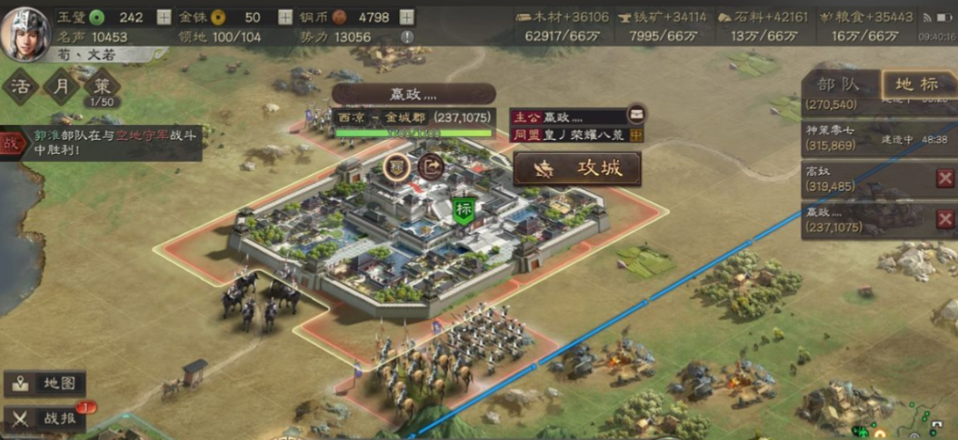Open the 郭淮 battle notification
Screen dimensions: 958x440
(100, 143)
